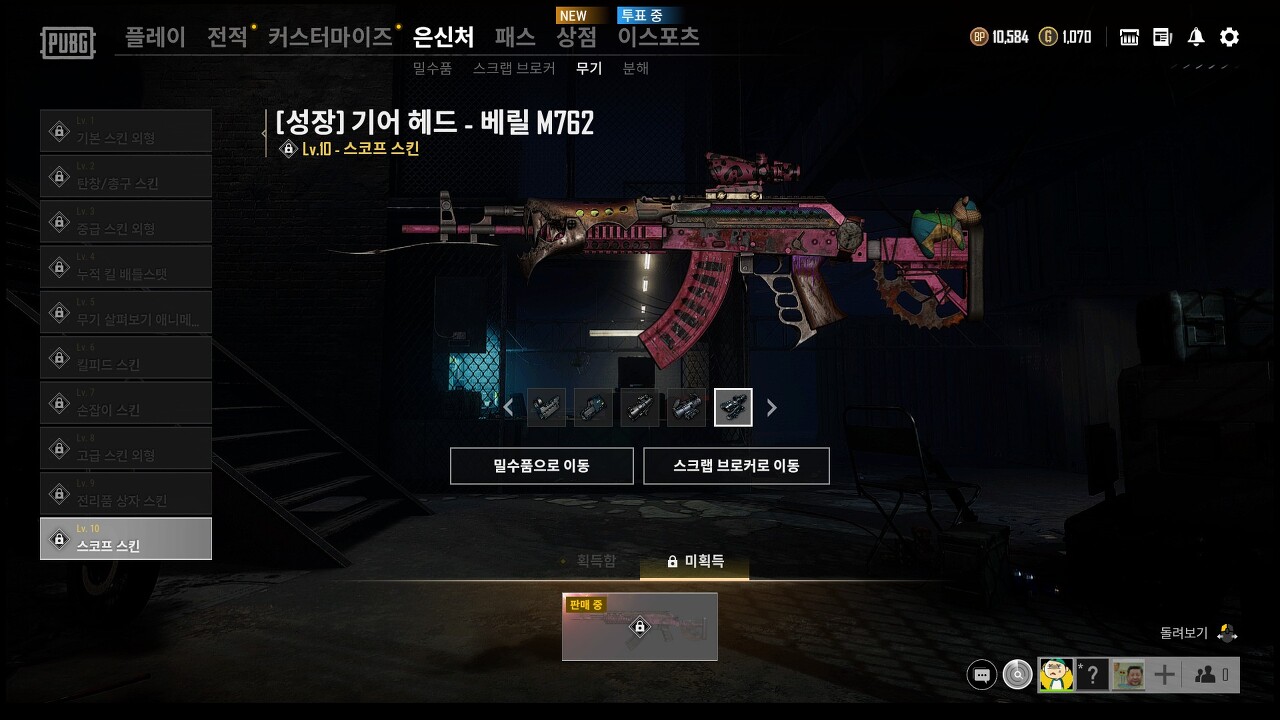Image resolution: width=1280 pixels, height=720 pixels.
Task: Open the chat bubble icon
Action: pos(981,674)
